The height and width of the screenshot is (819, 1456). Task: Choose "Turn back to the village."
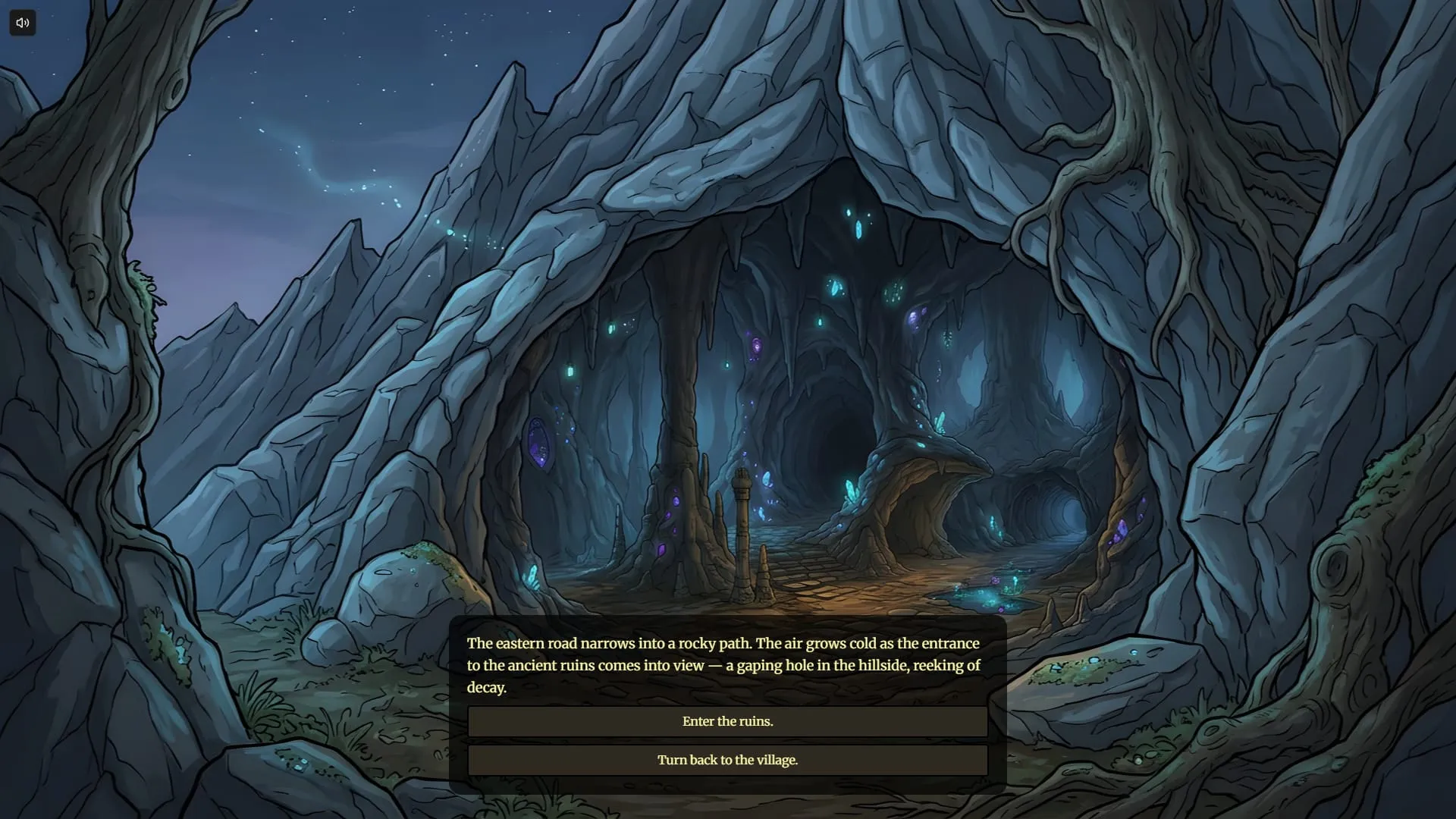coord(728,759)
